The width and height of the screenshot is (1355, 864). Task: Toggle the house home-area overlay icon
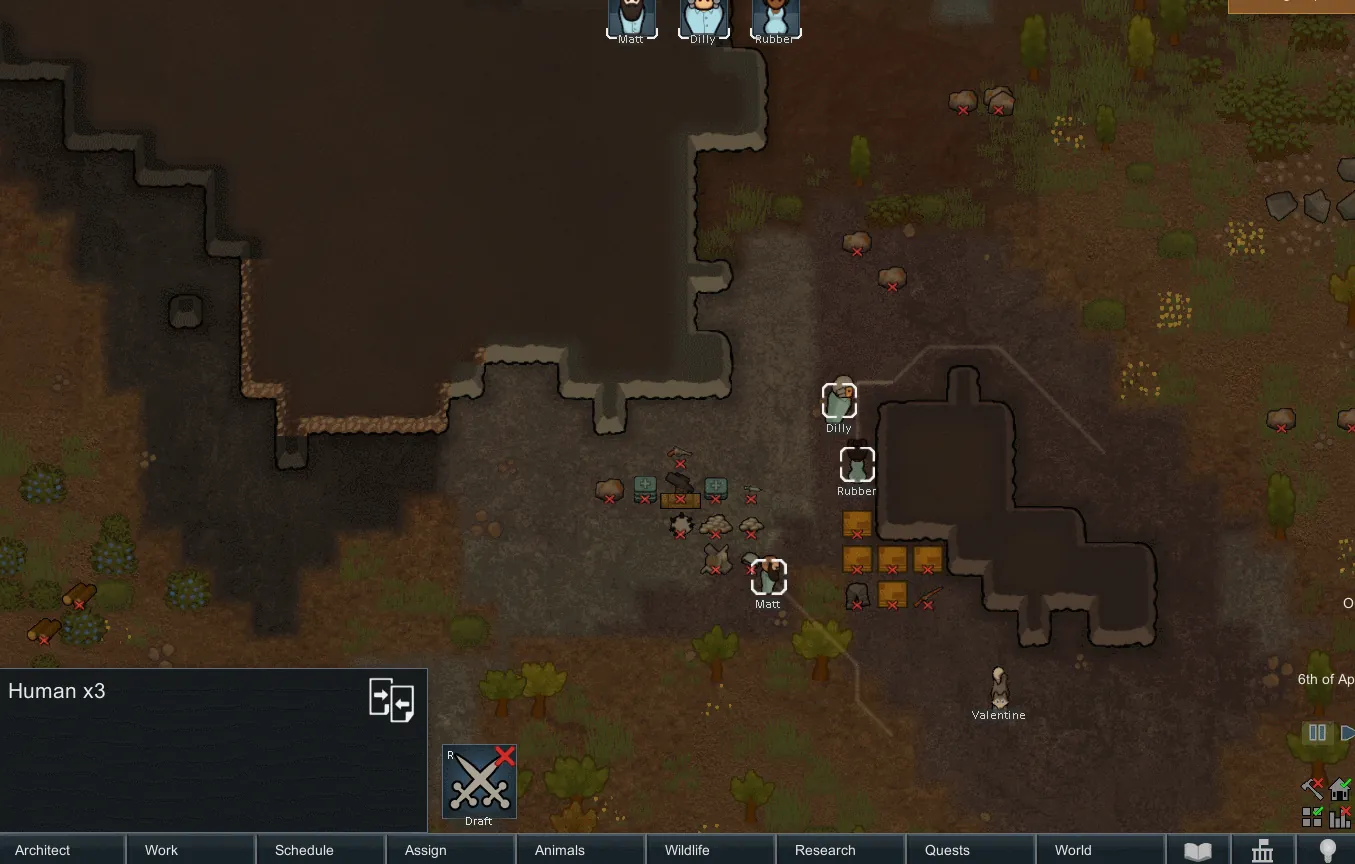pos(1340,789)
